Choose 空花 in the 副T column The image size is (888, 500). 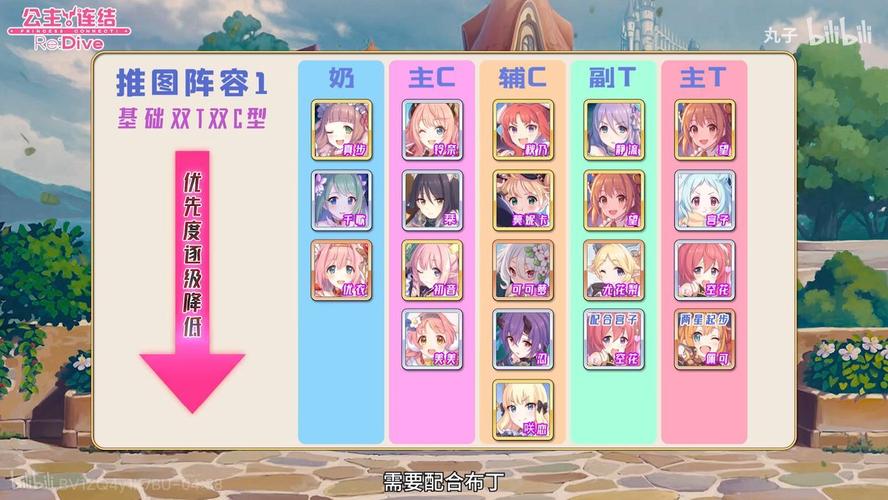pyautogui.click(x=614, y=340)
